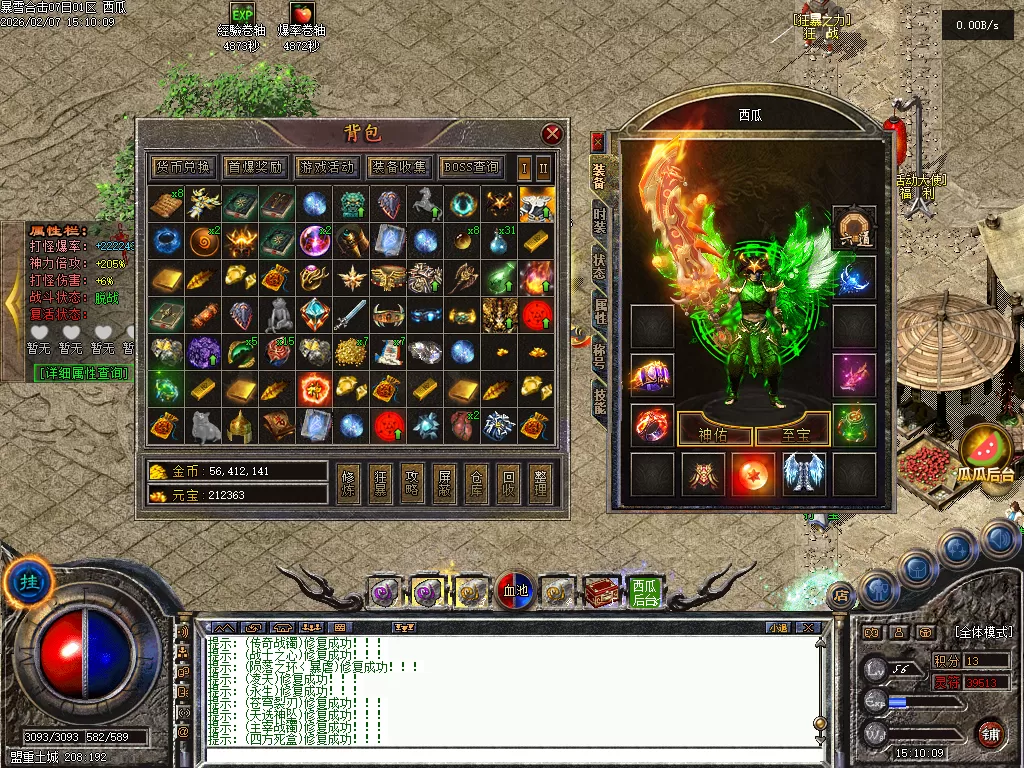The height and width of the screenshot is (768, 1024).
Task: Select the 六道 bagua equipment slot
Action: (854, 227)
